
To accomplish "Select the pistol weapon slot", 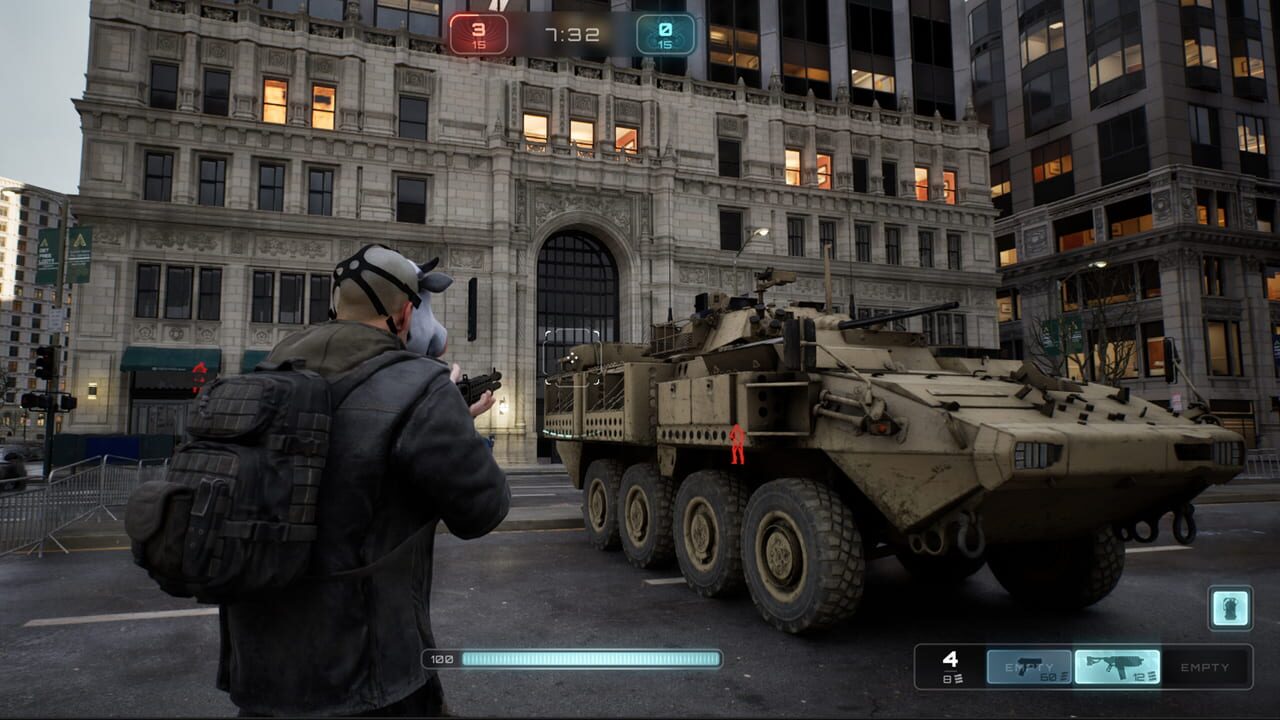I will pos(1029,667).
